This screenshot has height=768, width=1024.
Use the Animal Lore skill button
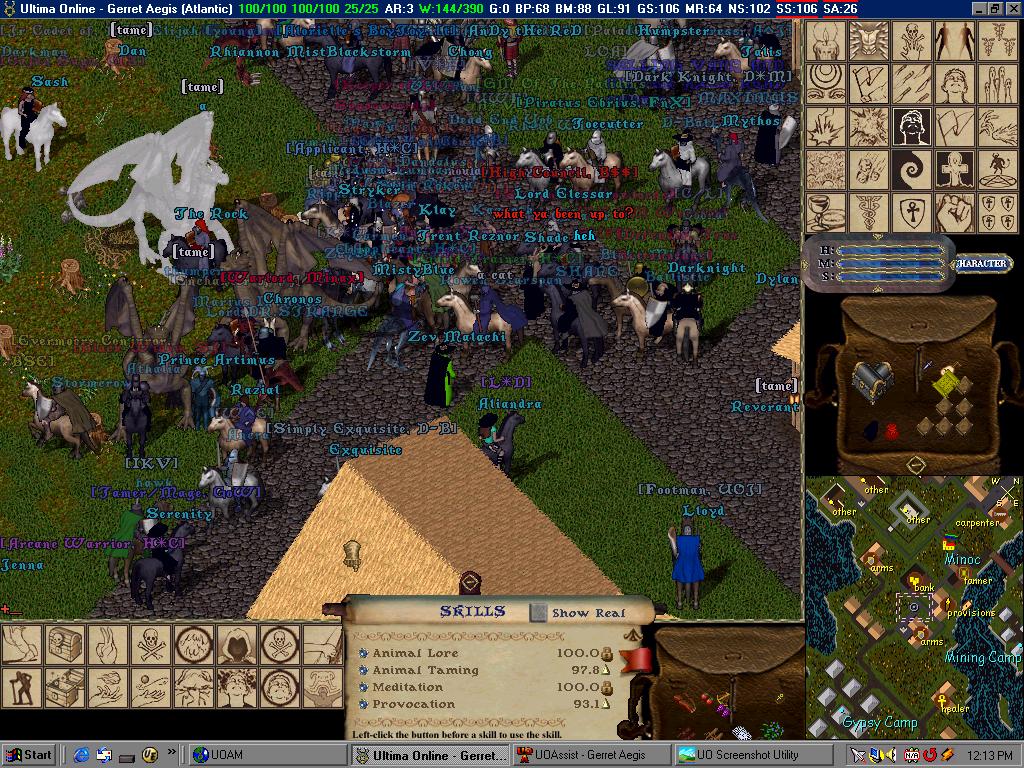[x=363, y=653]
